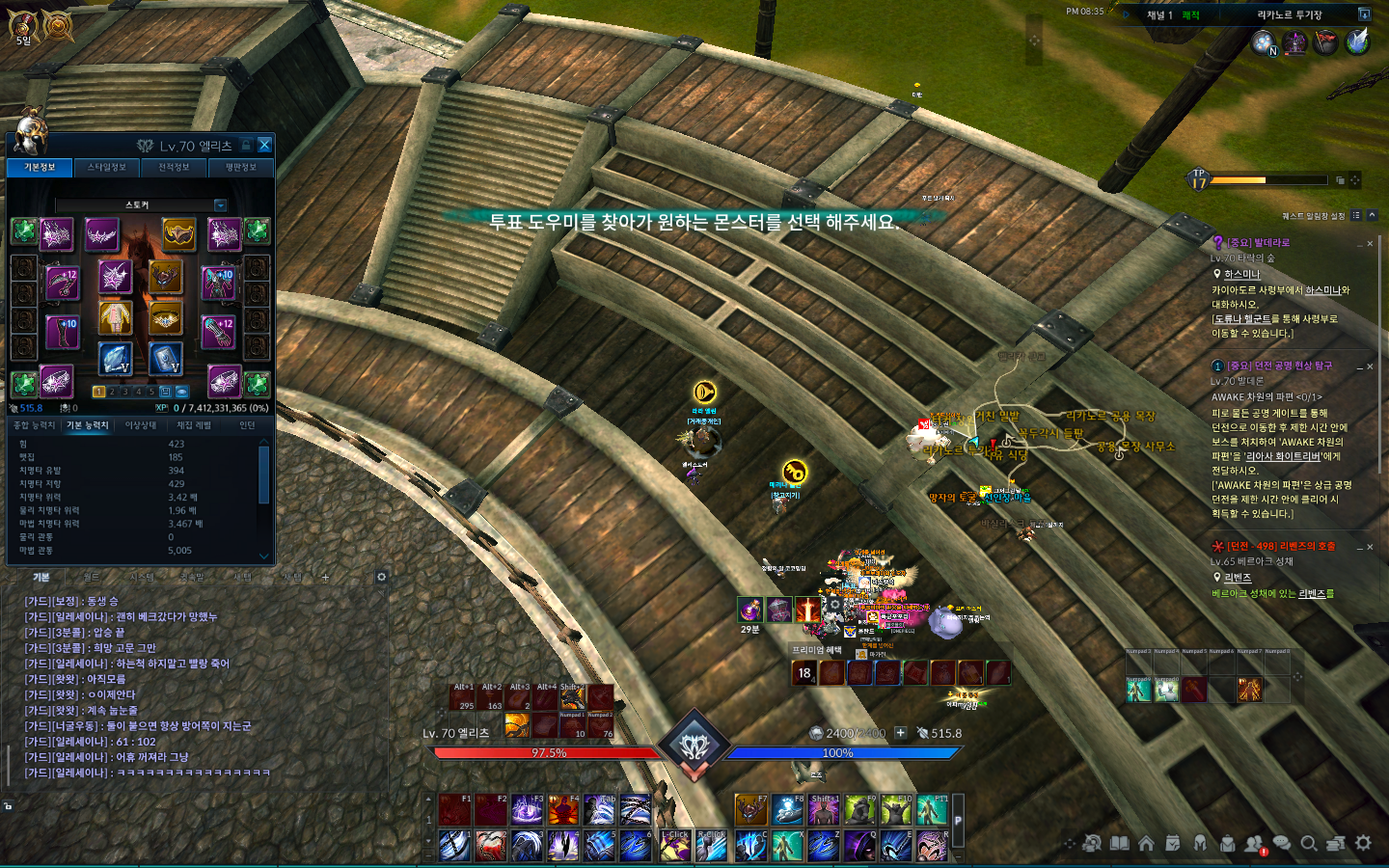Open the friends icon with red alert
This screenshot has height=868, width=1389.
(1254, 844)
